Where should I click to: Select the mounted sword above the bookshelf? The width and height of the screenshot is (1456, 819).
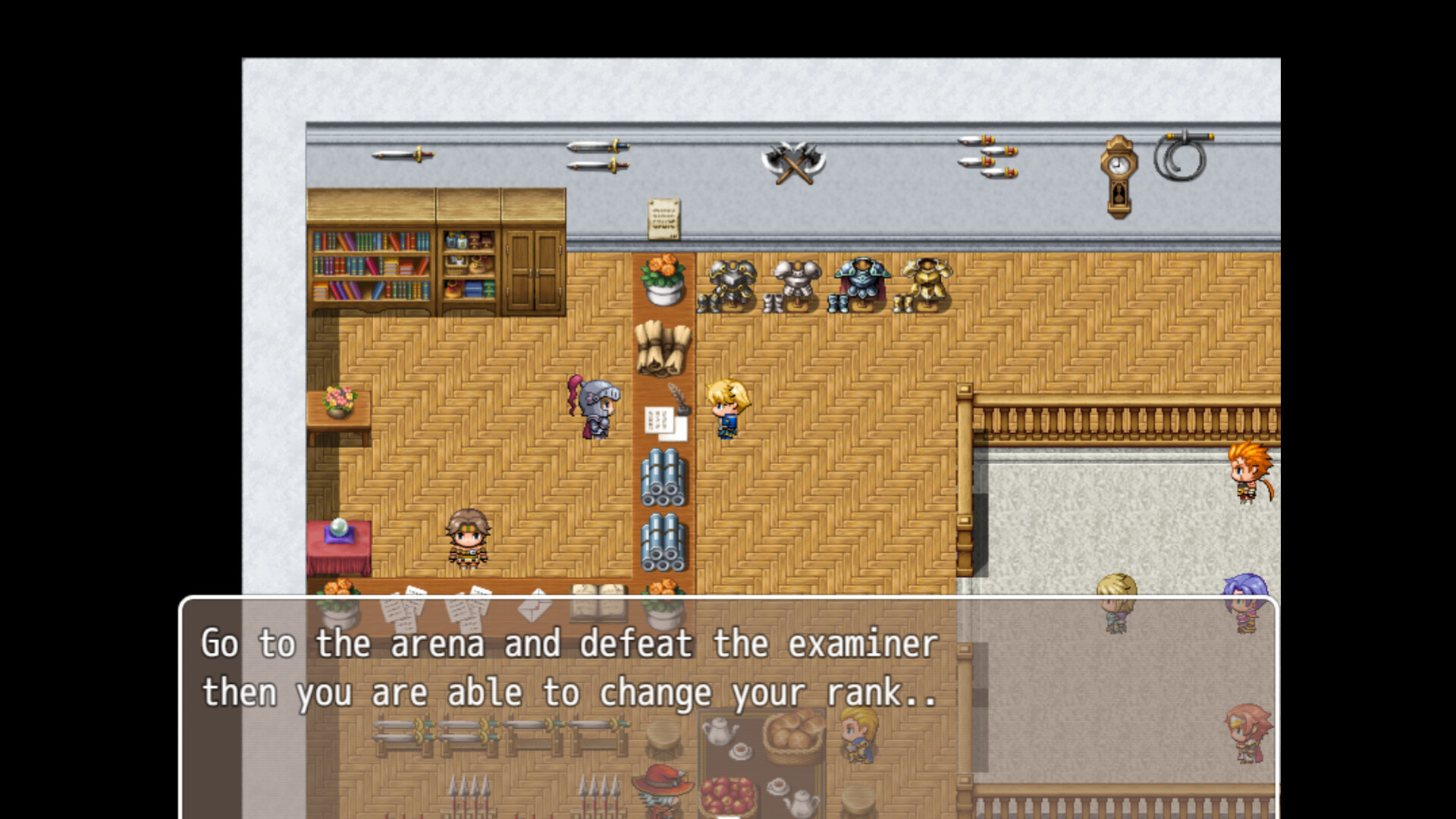click(x=402, y=157)
